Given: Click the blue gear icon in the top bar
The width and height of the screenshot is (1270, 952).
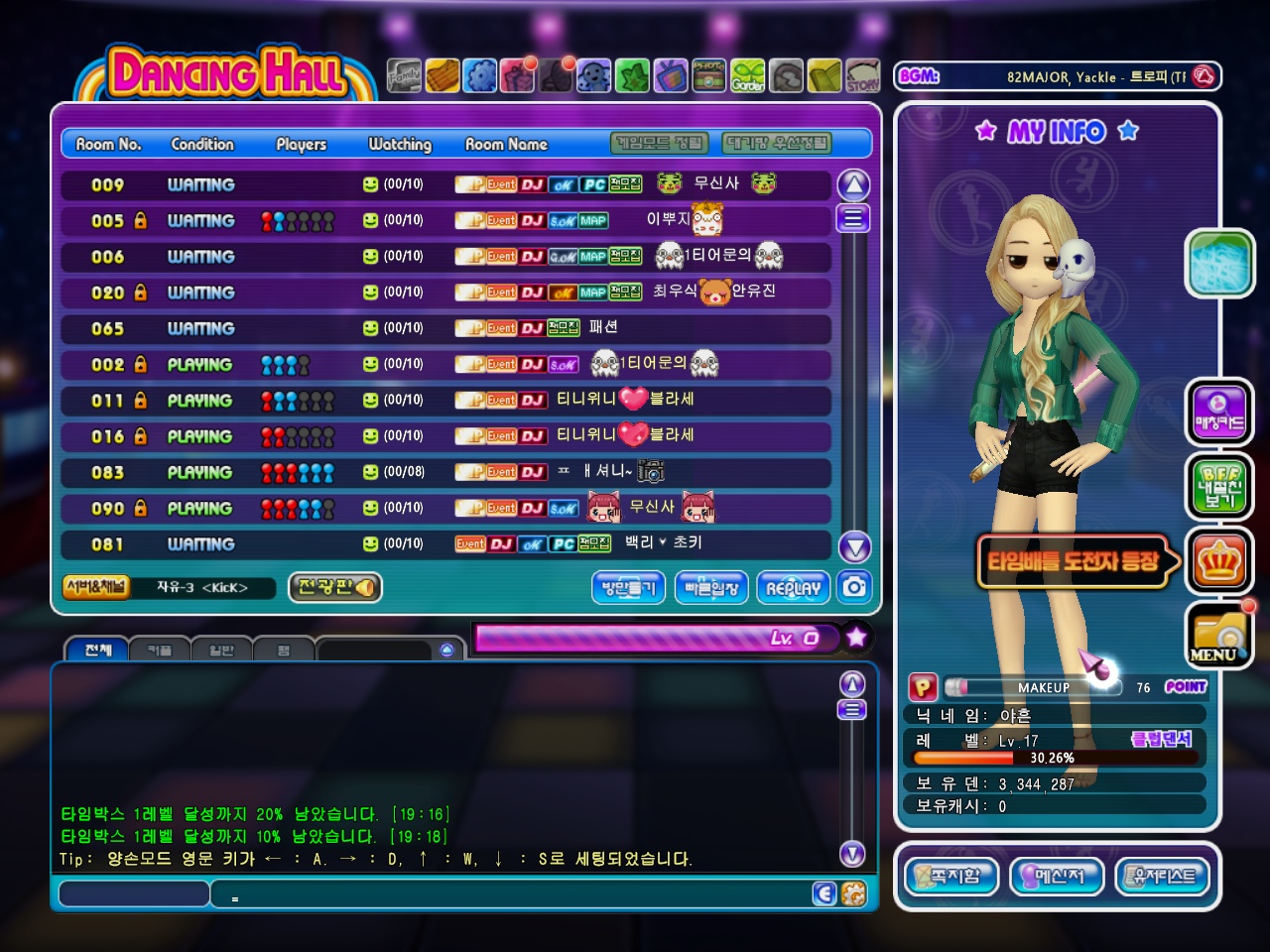Looking at the screenshot, I should click(x=480, y=75).
